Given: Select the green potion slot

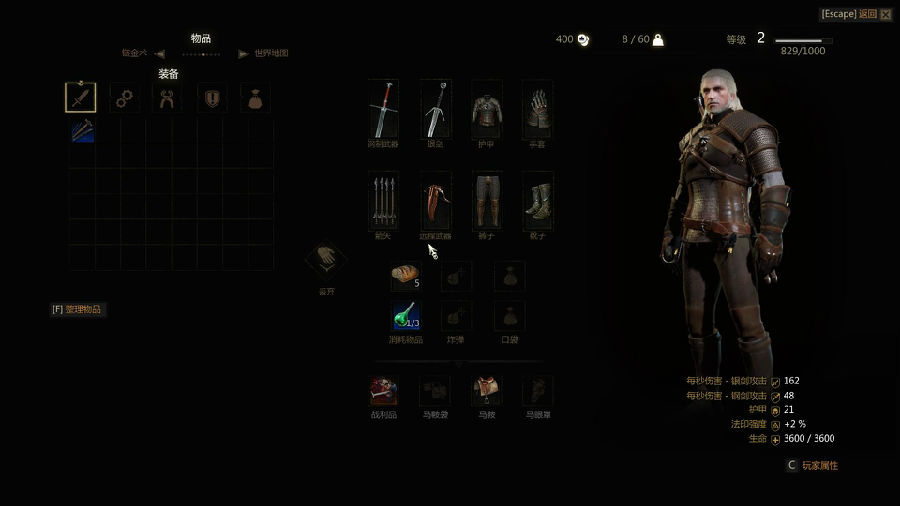Looking at the screenshot, I should click(405, 316).
